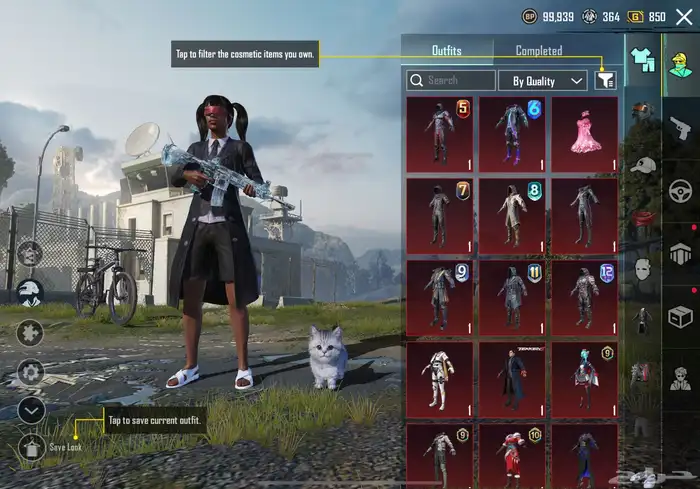
Task: Pick the outfit with the blue 6 badge
Action: [x=512, y=133]
